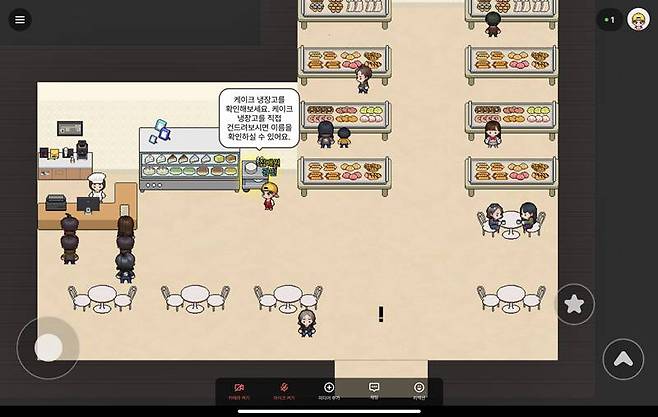Tap the star action button
The image size is (658, 417).
574,304
